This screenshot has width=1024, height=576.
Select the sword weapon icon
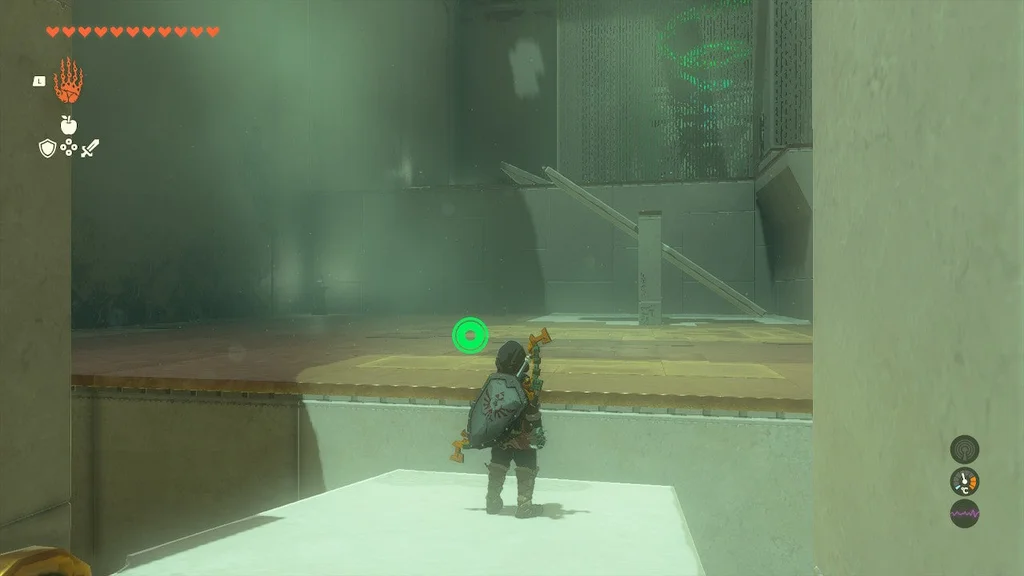91,148
